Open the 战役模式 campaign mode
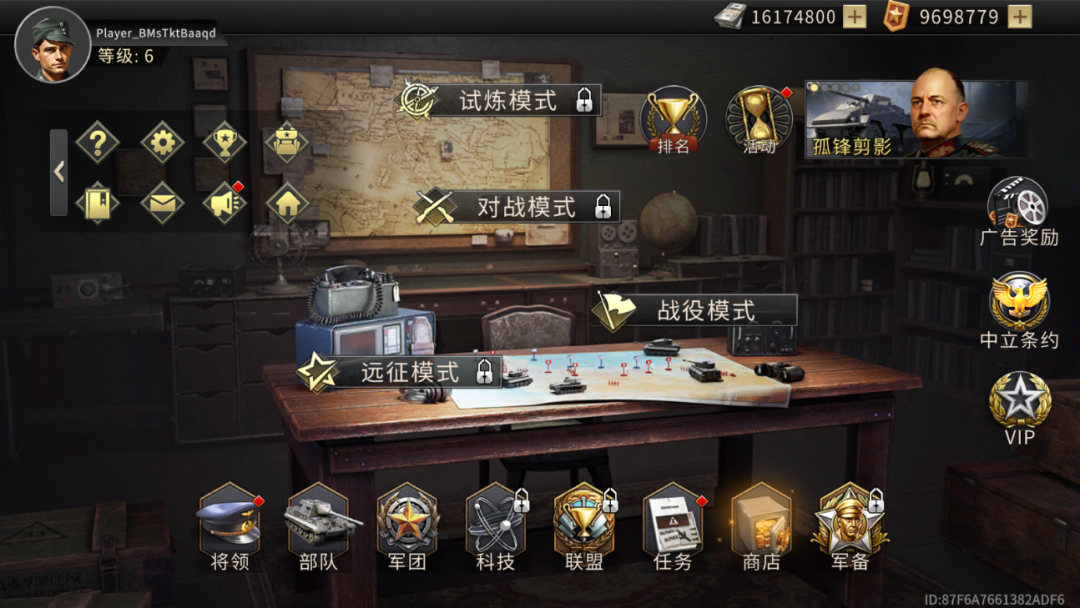Viewport: 1080px width, 608px height. point(697,310)
